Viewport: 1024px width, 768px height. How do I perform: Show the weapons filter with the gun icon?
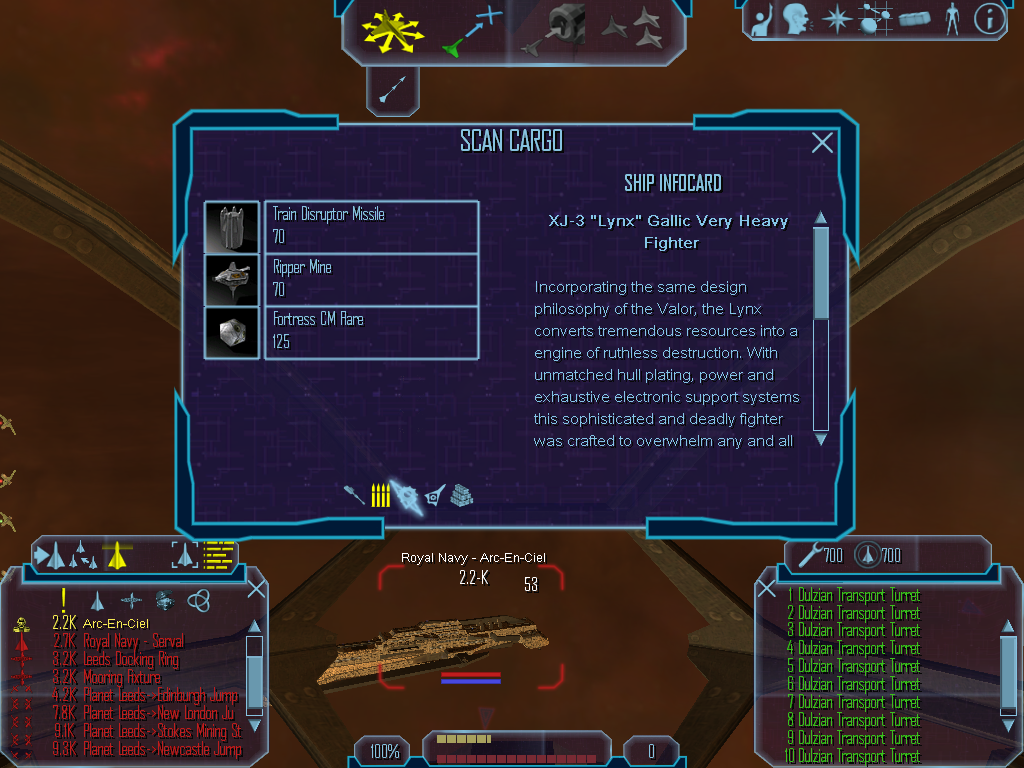pyautogui.click(x=354, y=495)
